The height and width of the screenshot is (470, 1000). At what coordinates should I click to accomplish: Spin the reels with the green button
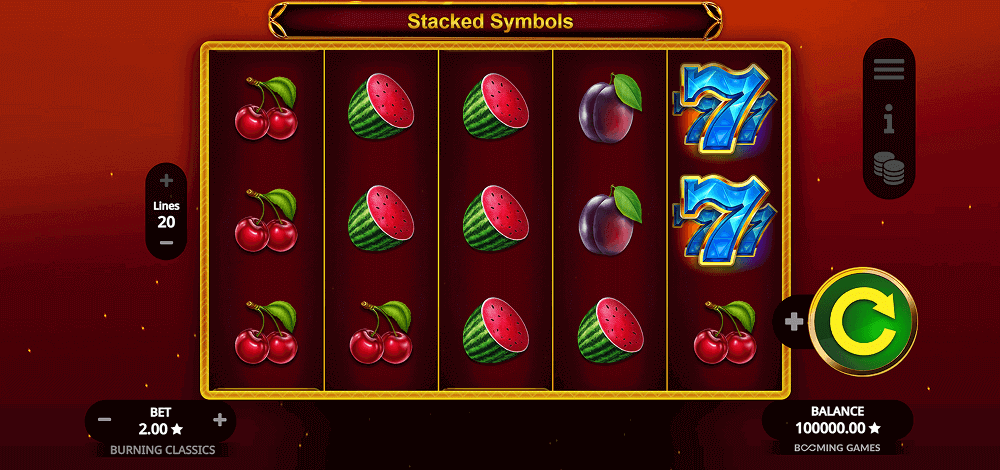click(862, 322)
